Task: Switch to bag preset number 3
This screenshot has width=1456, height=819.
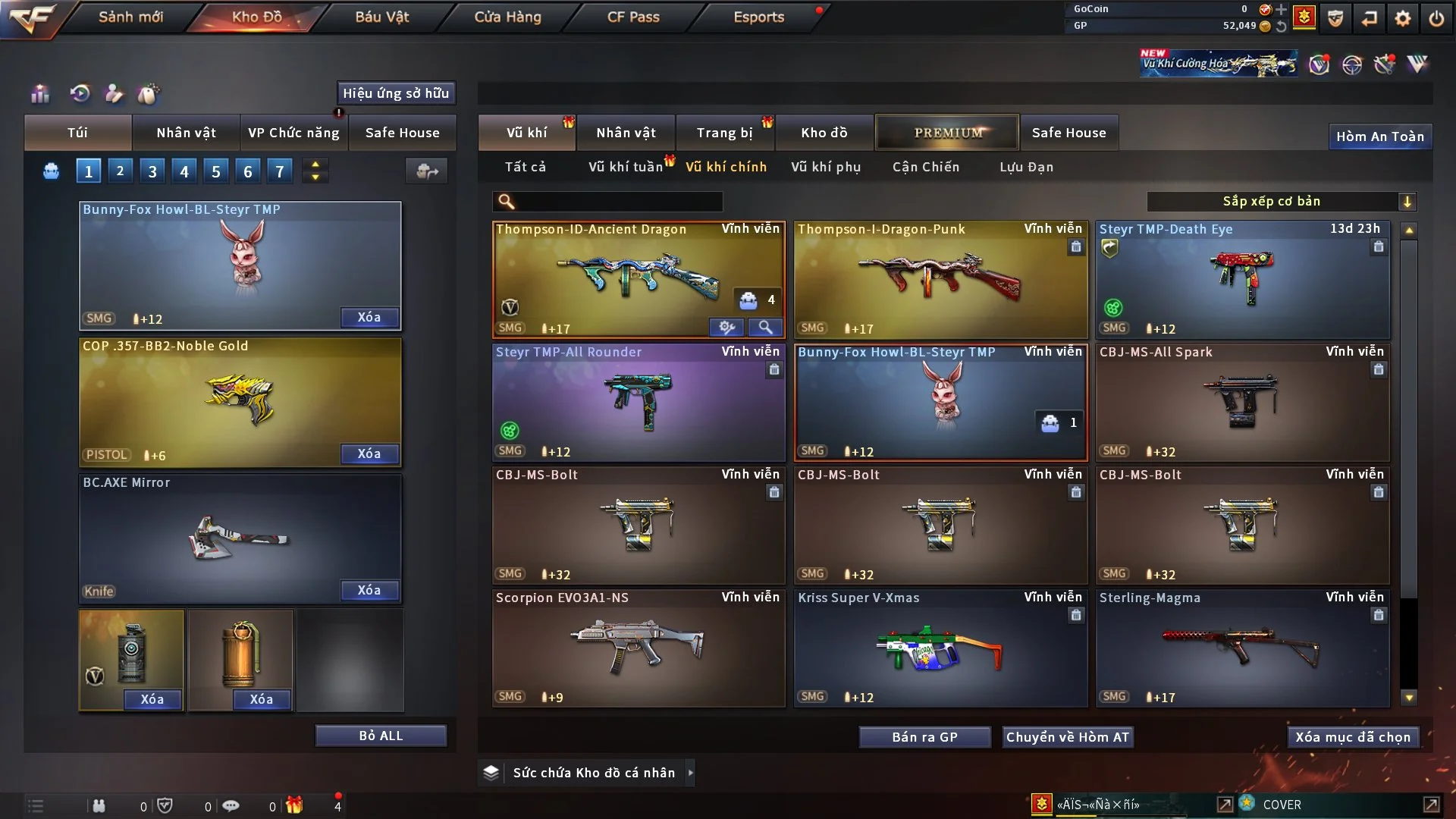Action: (x=152, y=171)
